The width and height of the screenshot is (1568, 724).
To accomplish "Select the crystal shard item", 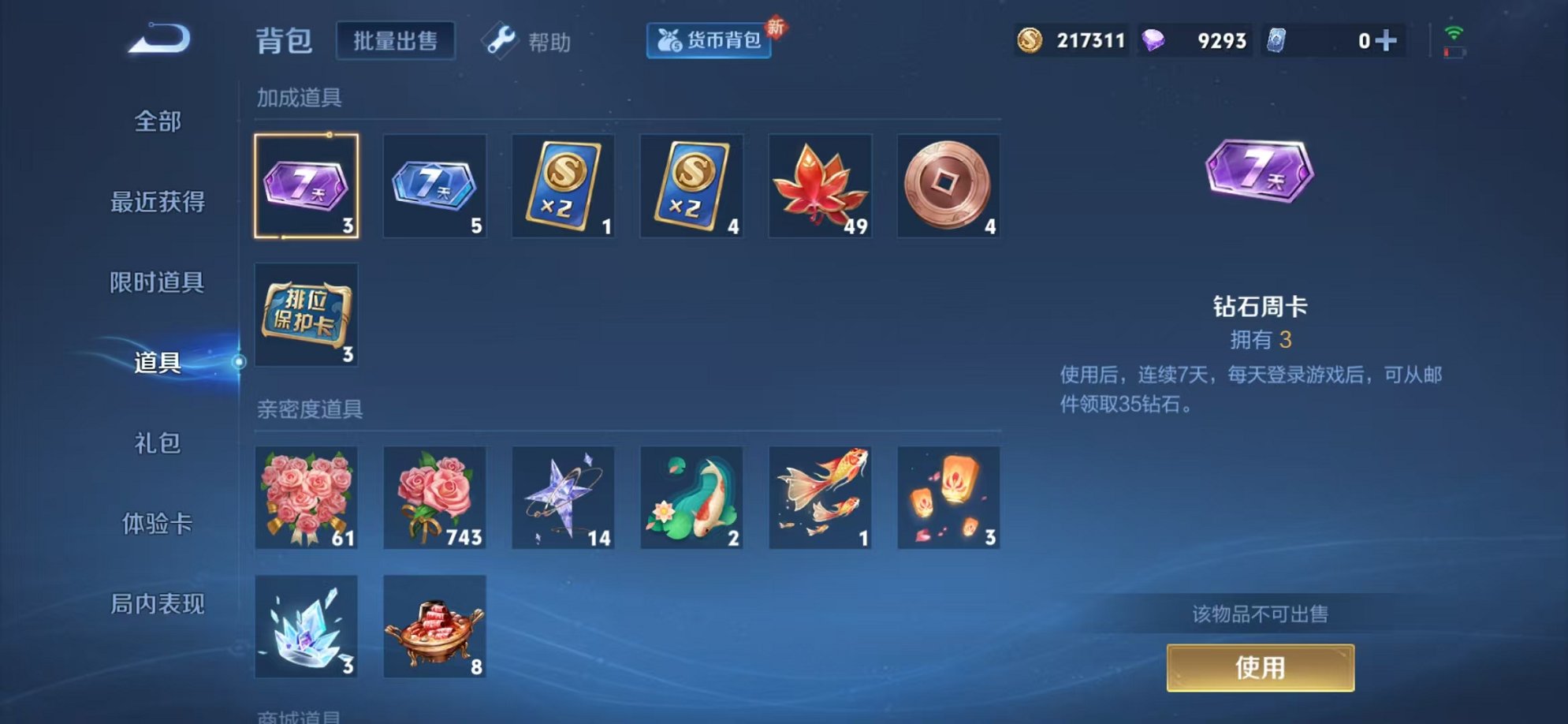I will coord(307,627).
